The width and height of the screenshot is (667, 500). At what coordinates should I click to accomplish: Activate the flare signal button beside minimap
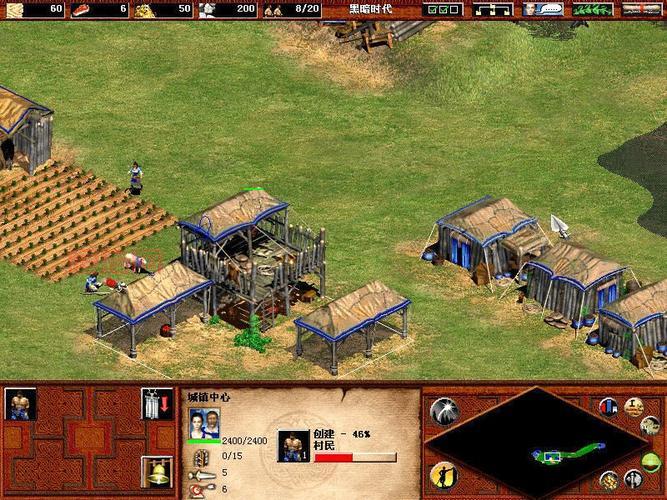point(442,410)
